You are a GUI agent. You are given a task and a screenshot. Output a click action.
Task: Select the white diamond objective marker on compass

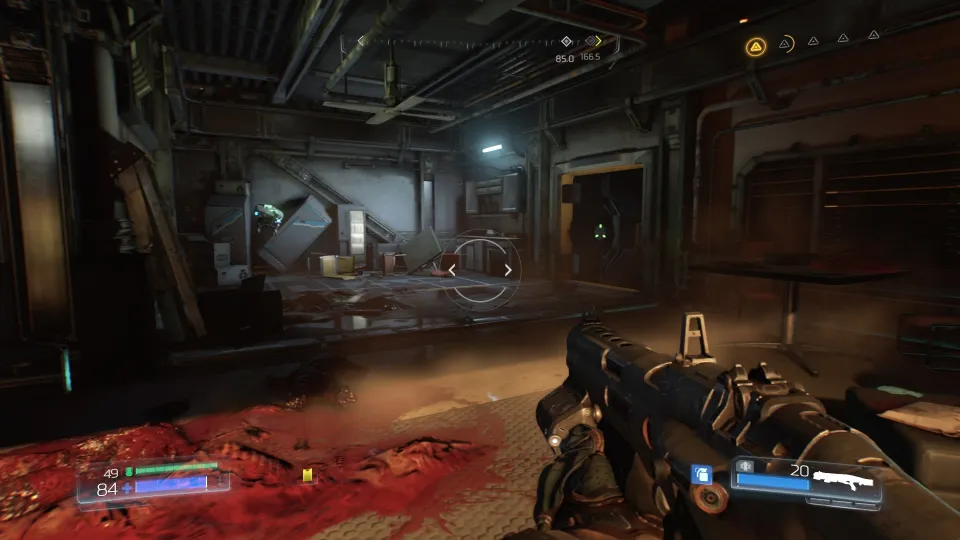566,42
